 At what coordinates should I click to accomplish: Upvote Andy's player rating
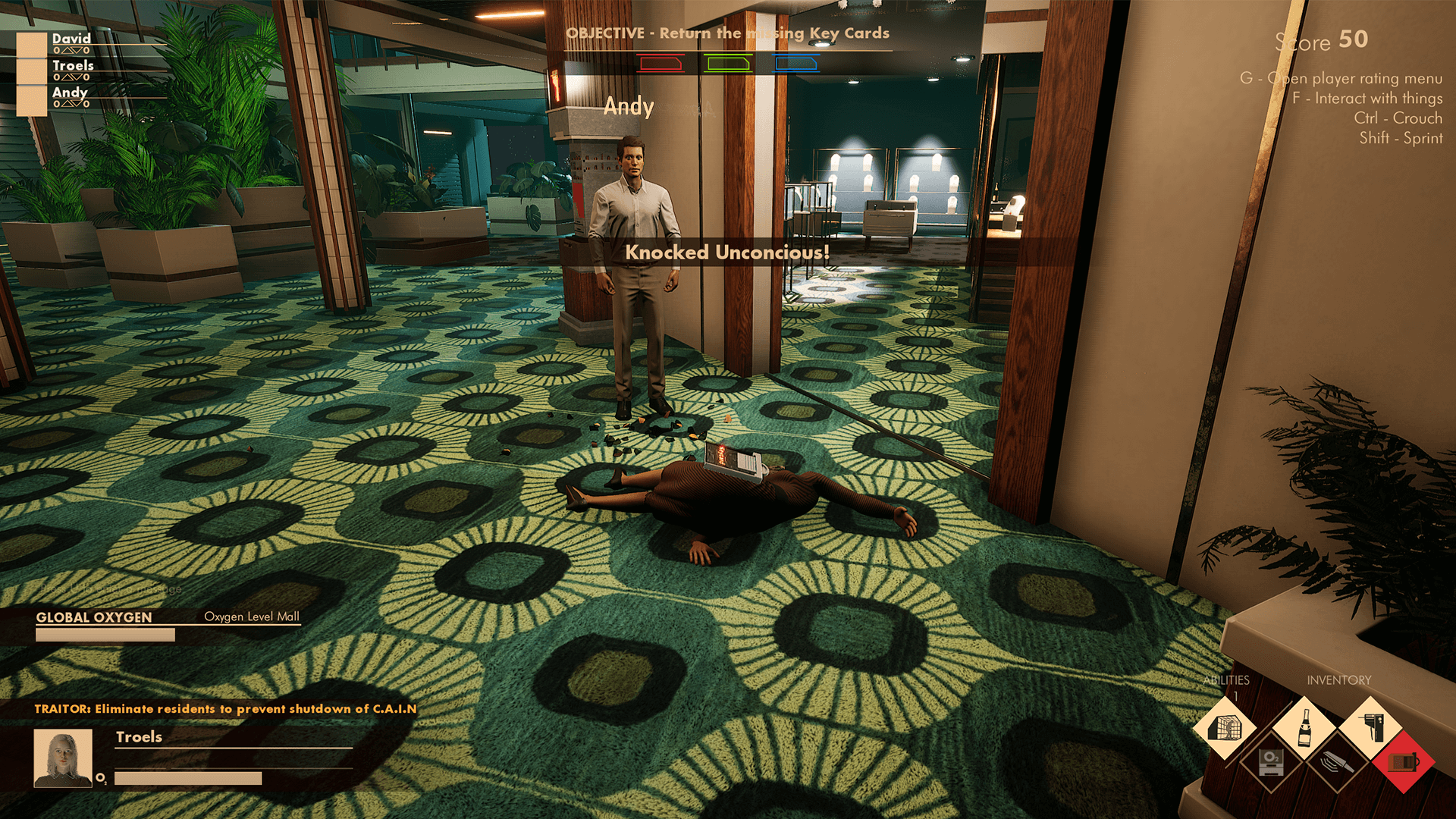click(67, 103)
